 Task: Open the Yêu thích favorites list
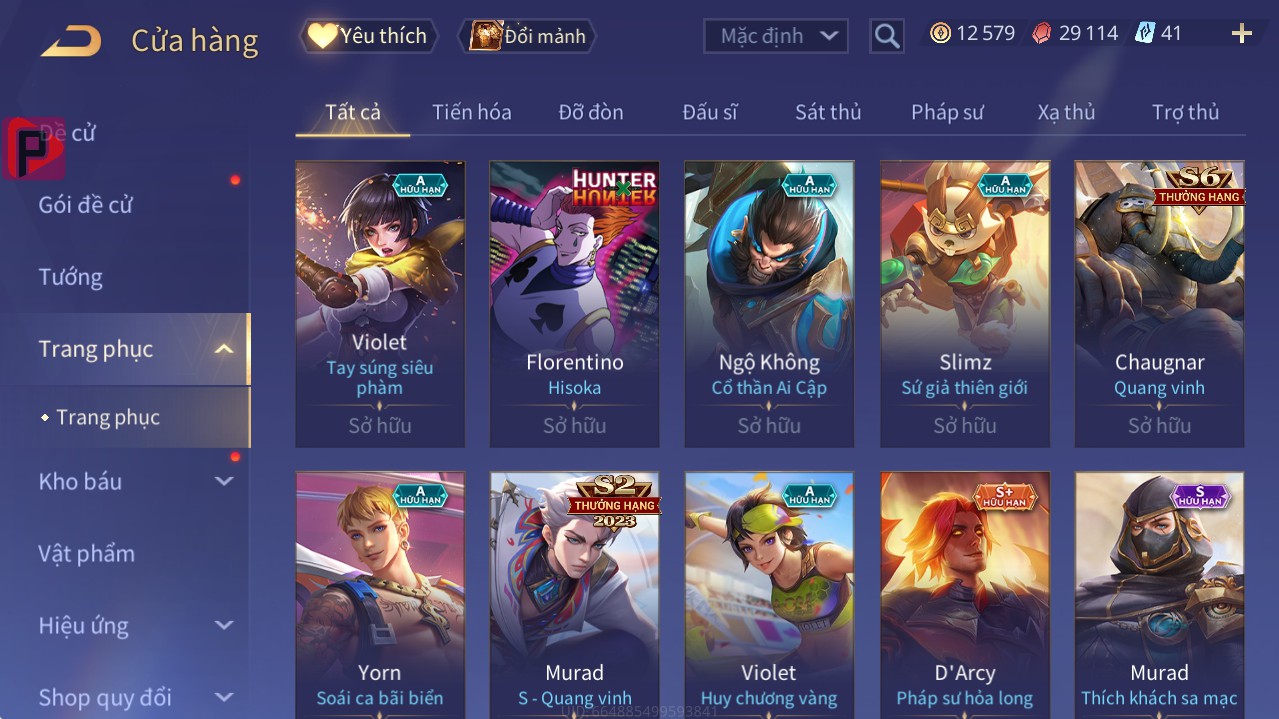coord(369,36)
